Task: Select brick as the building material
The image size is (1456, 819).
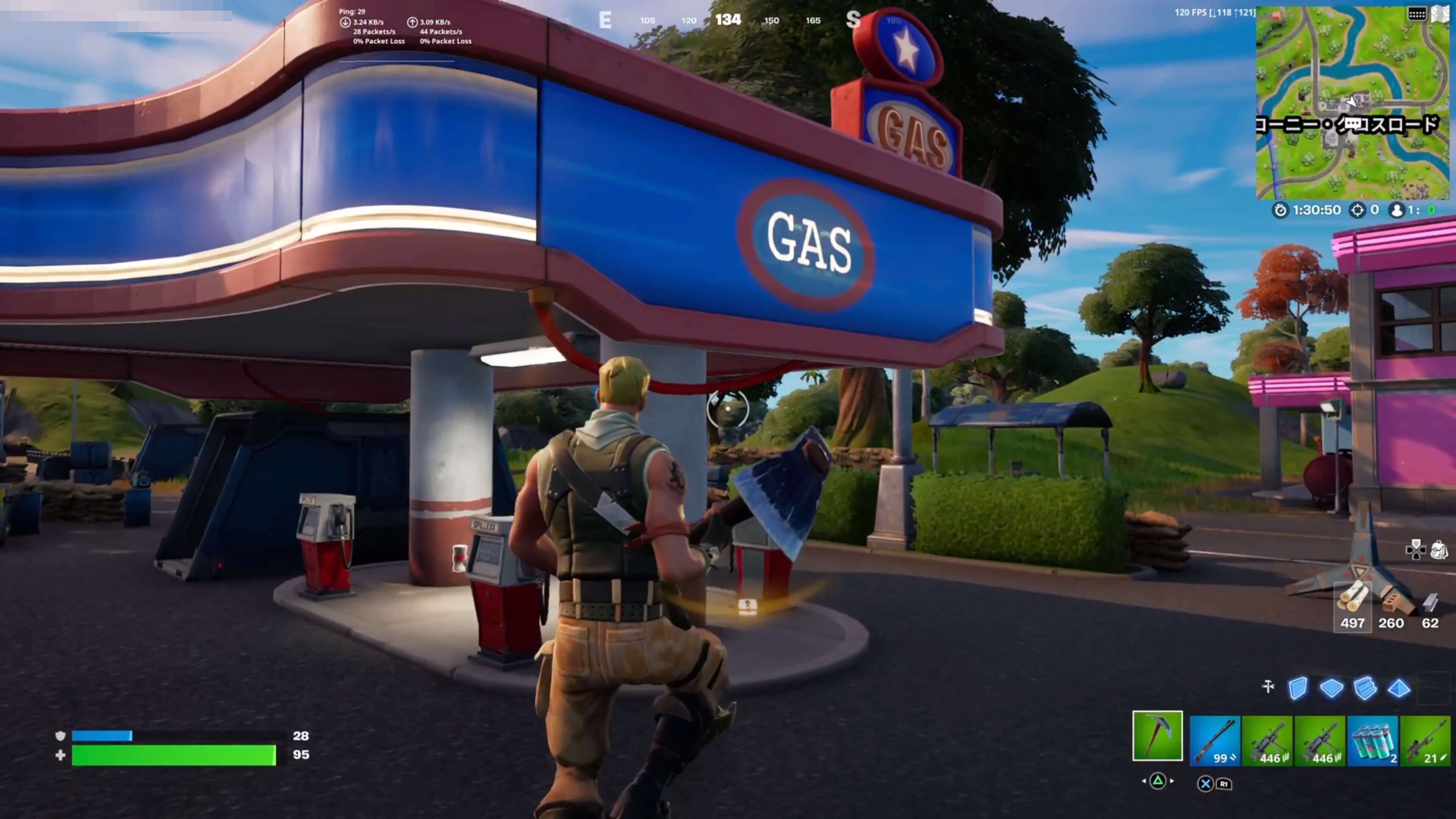Action: click(x=1391, y=606)
